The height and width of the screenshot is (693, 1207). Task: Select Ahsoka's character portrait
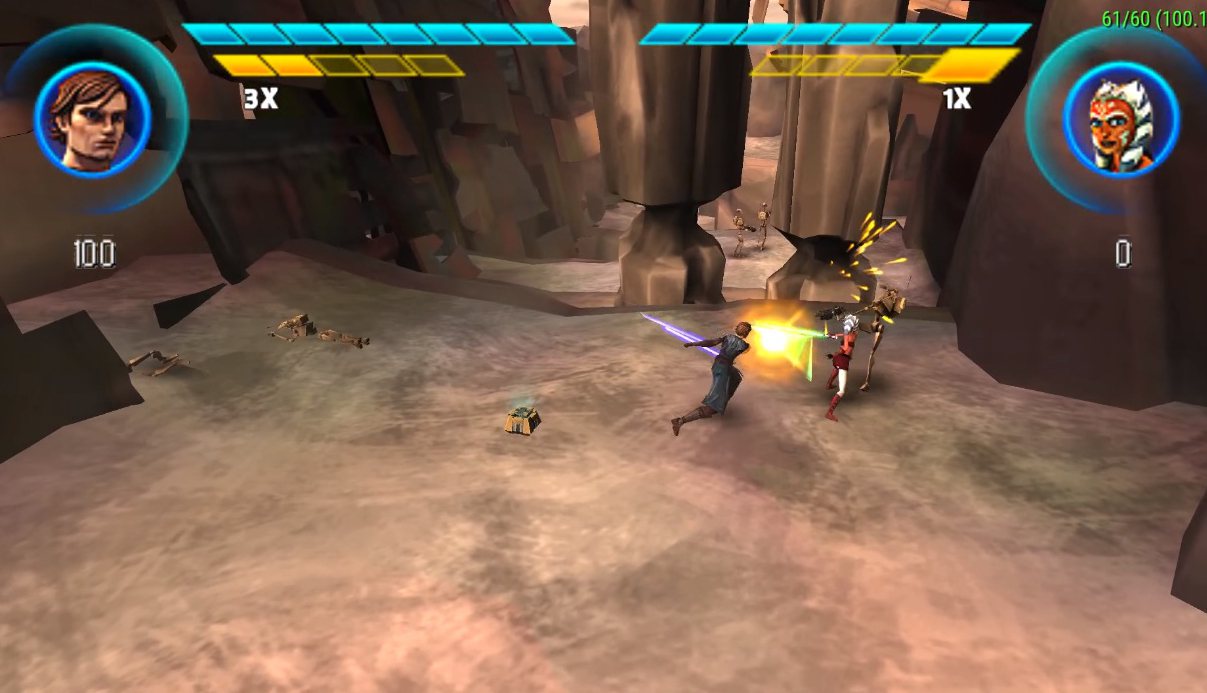coord(1120,119)
